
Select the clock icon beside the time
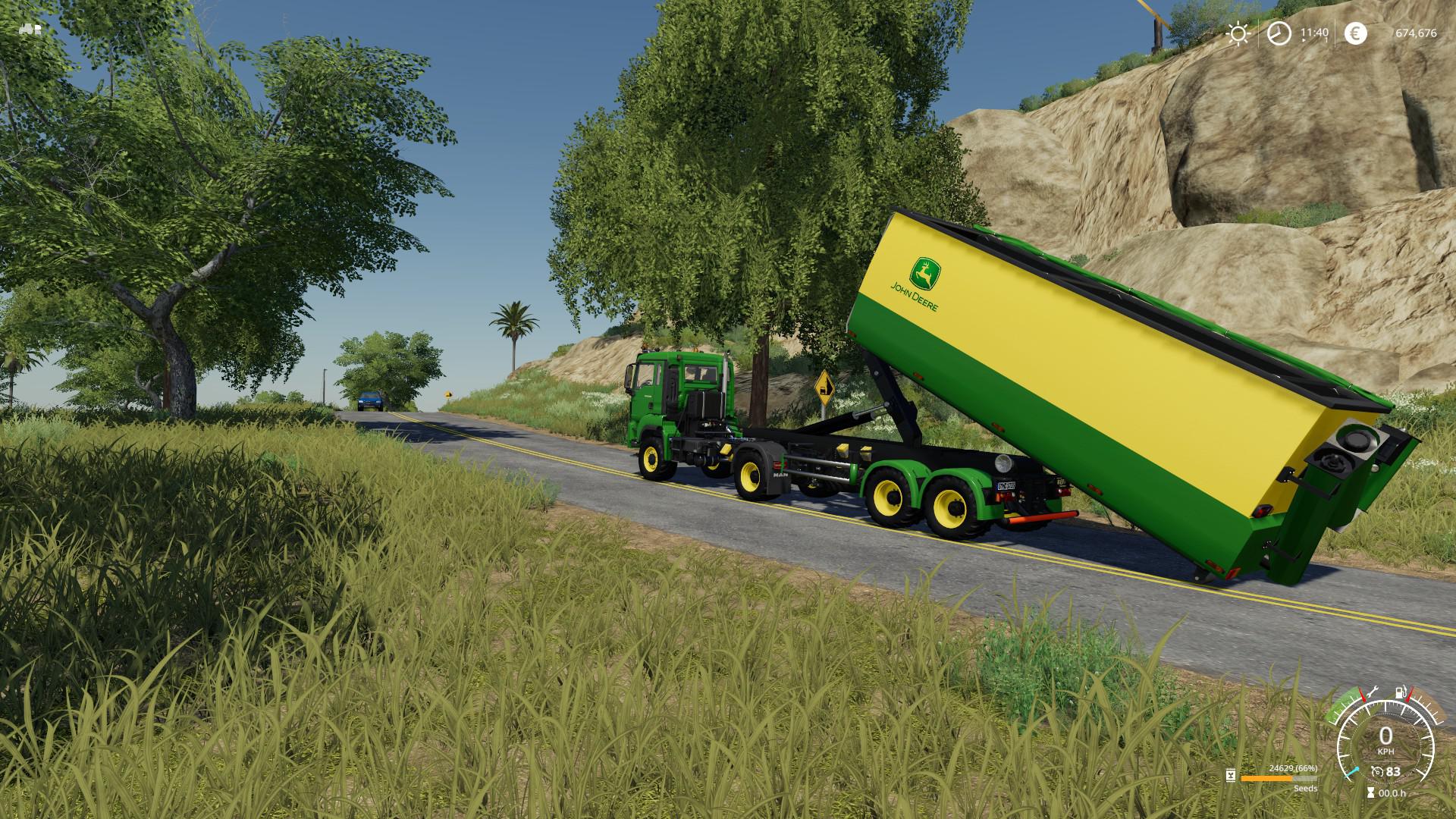1279,33
